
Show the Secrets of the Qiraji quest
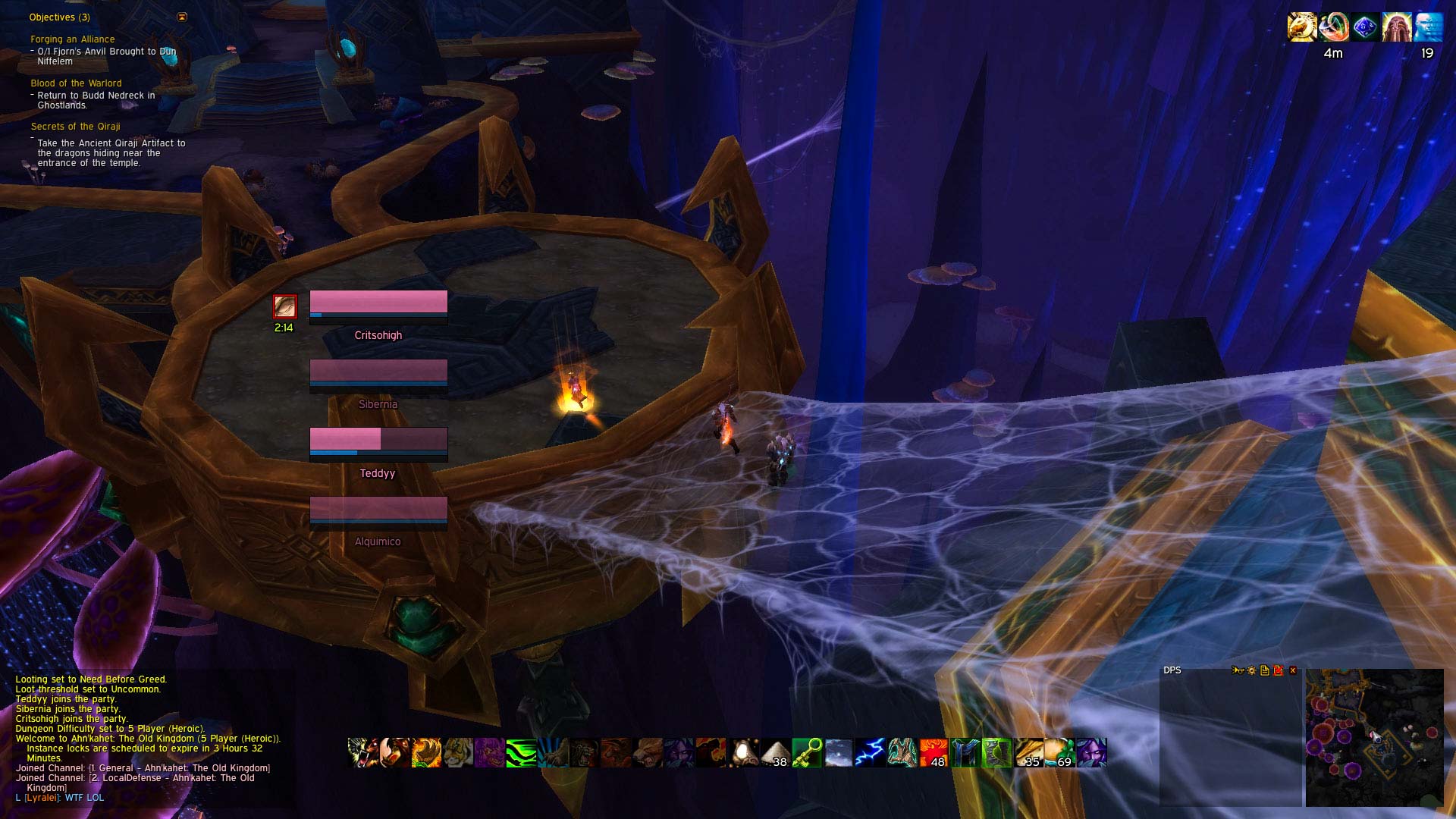75,127
